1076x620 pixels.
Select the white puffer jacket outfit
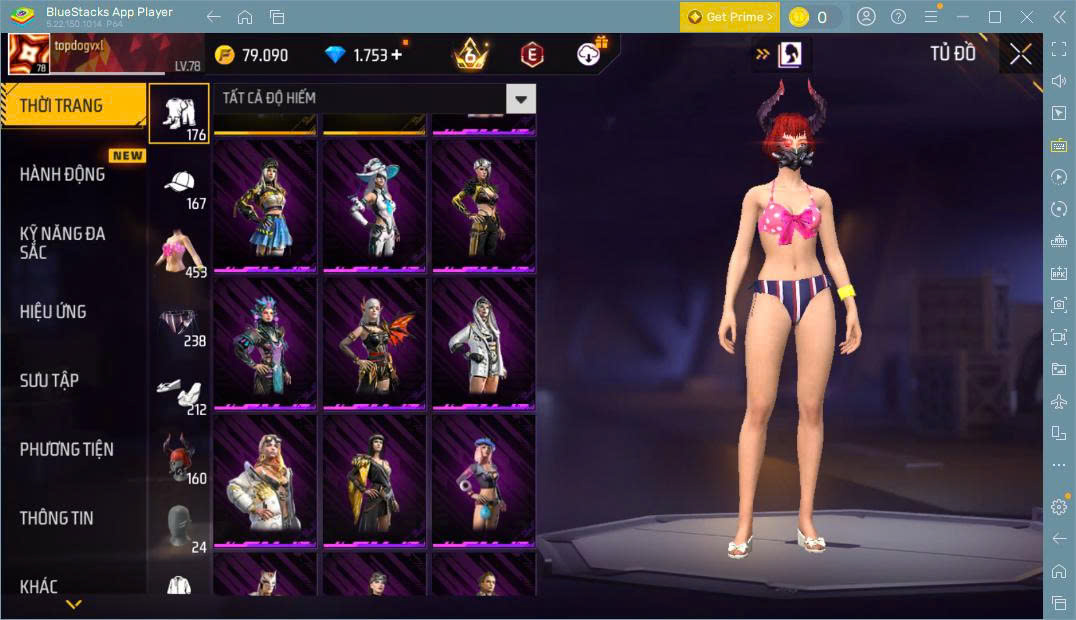[264, 481]
